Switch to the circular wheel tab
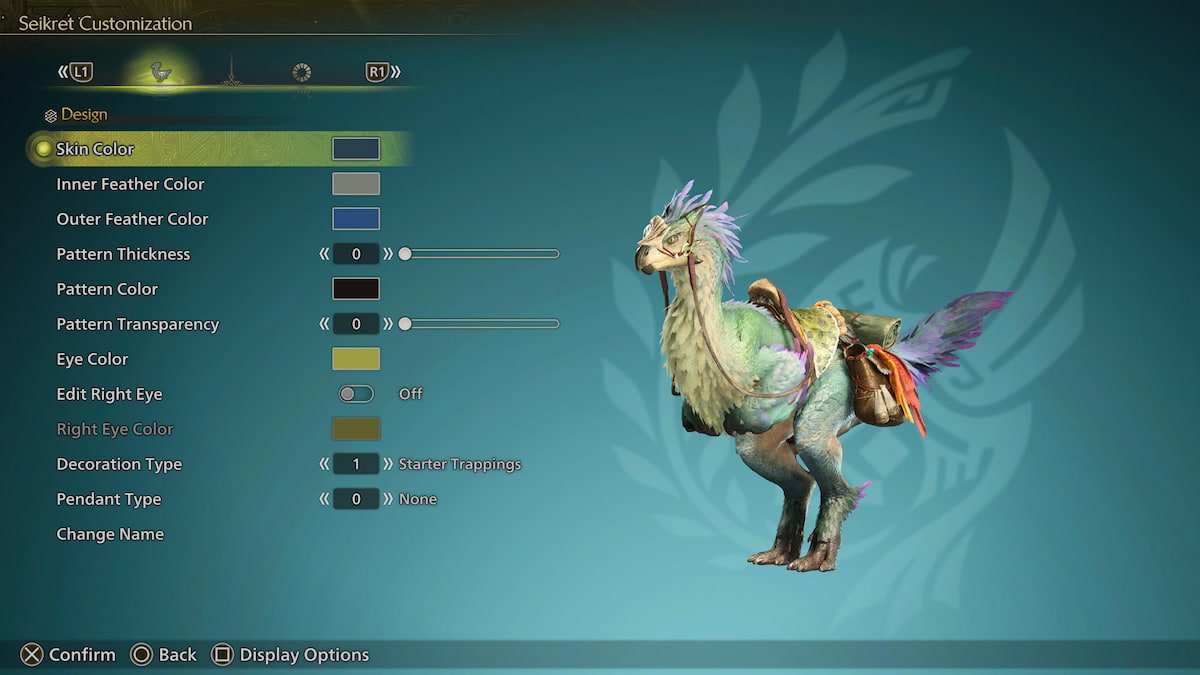The image size is (1200, 675). tap(301, 72)
